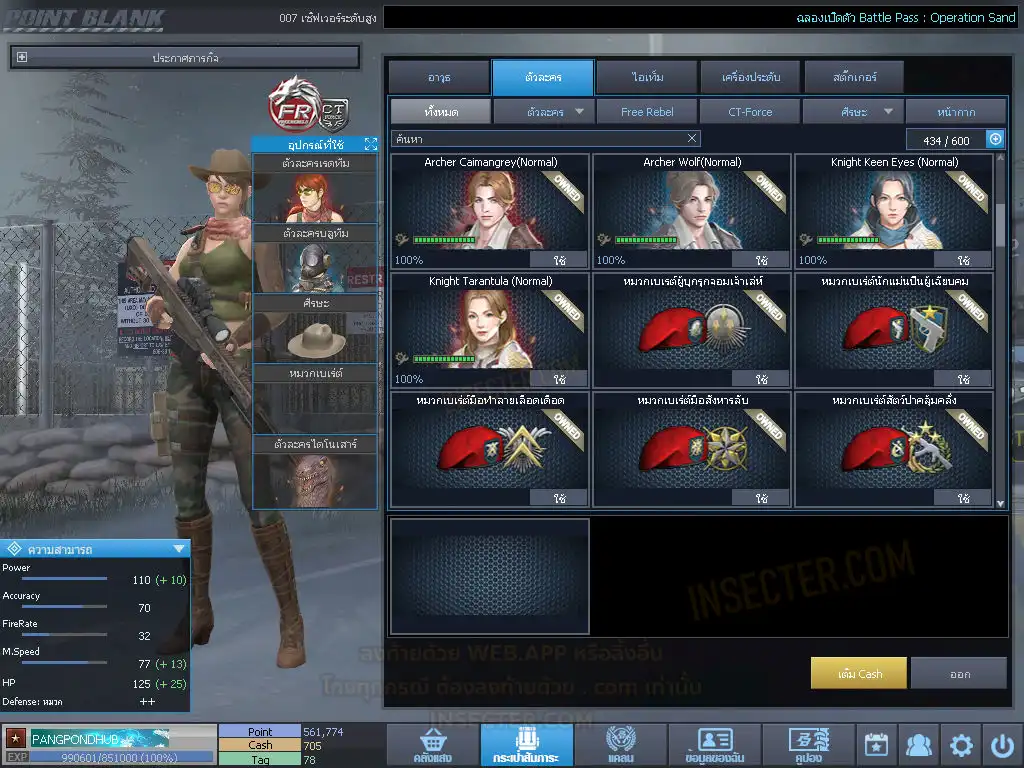
Task: Switch to the อาวุธ weapons tab
Action: click(x=438, y=77)
